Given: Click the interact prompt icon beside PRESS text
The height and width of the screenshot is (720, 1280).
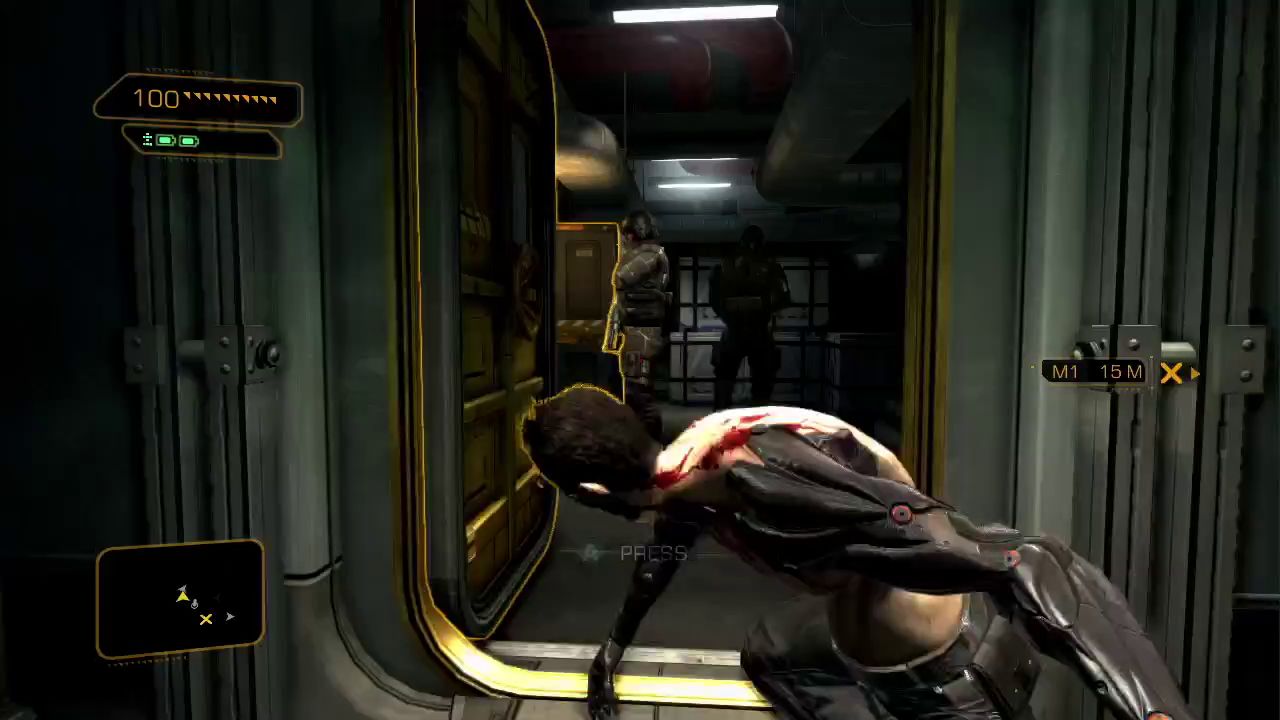Looking at the screenshot, I should [592, 552].
